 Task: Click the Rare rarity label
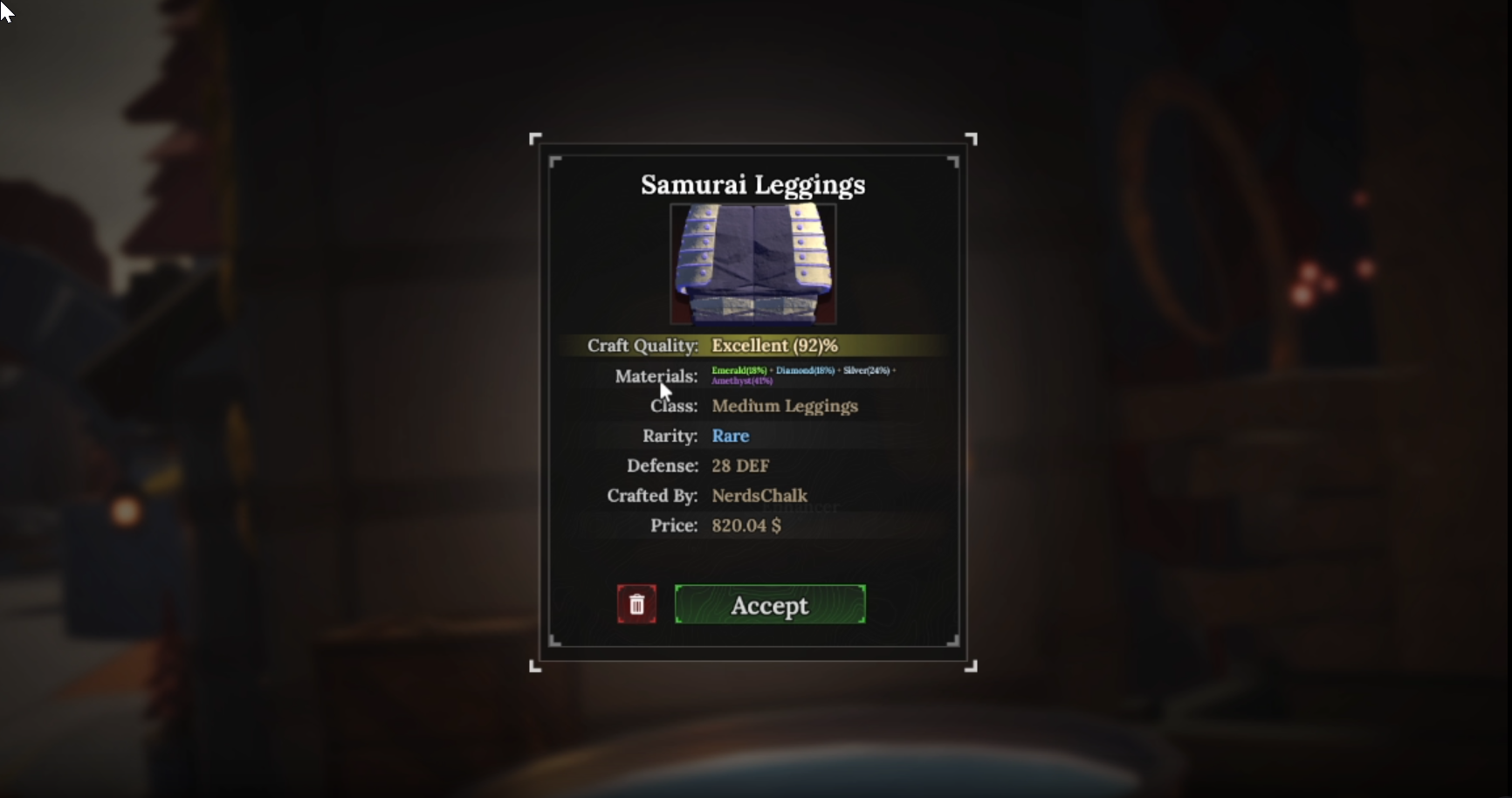point(731,436)
